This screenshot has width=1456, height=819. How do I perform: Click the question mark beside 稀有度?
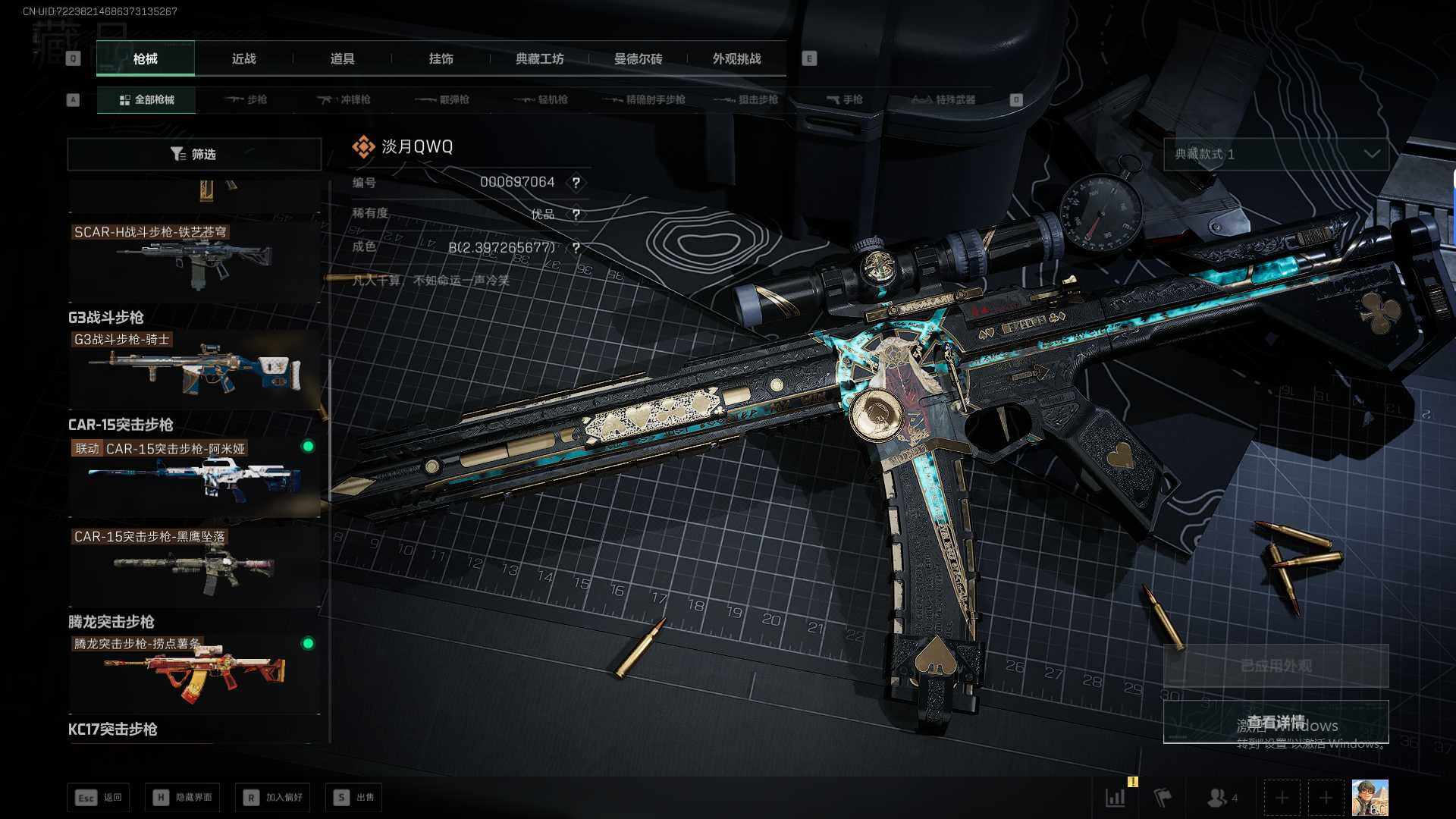(576, 215)
